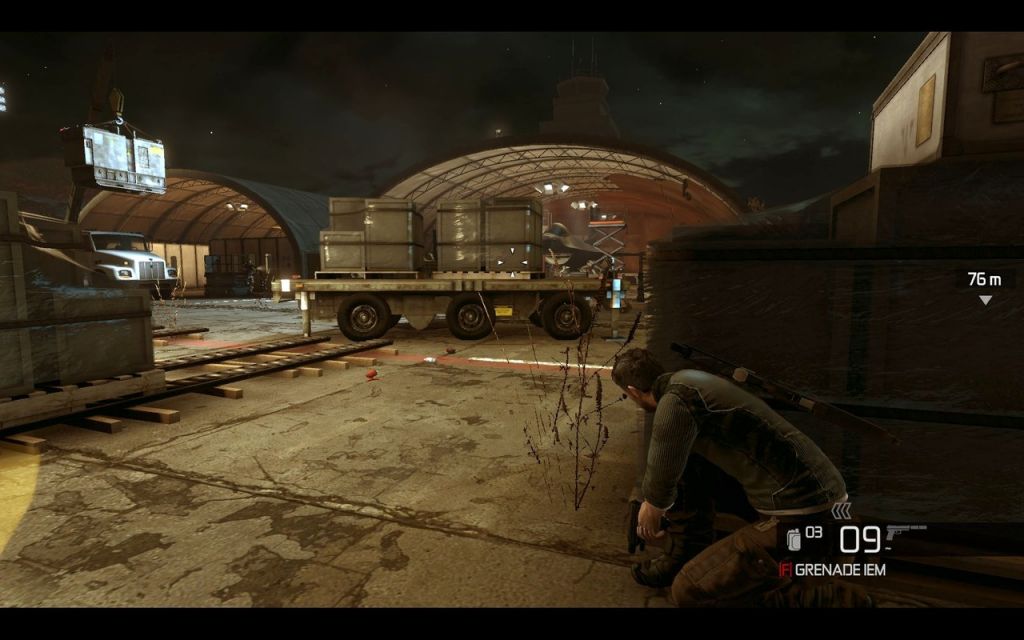
Task: Click the triple chevron execute markers
Action: [842, 511]
